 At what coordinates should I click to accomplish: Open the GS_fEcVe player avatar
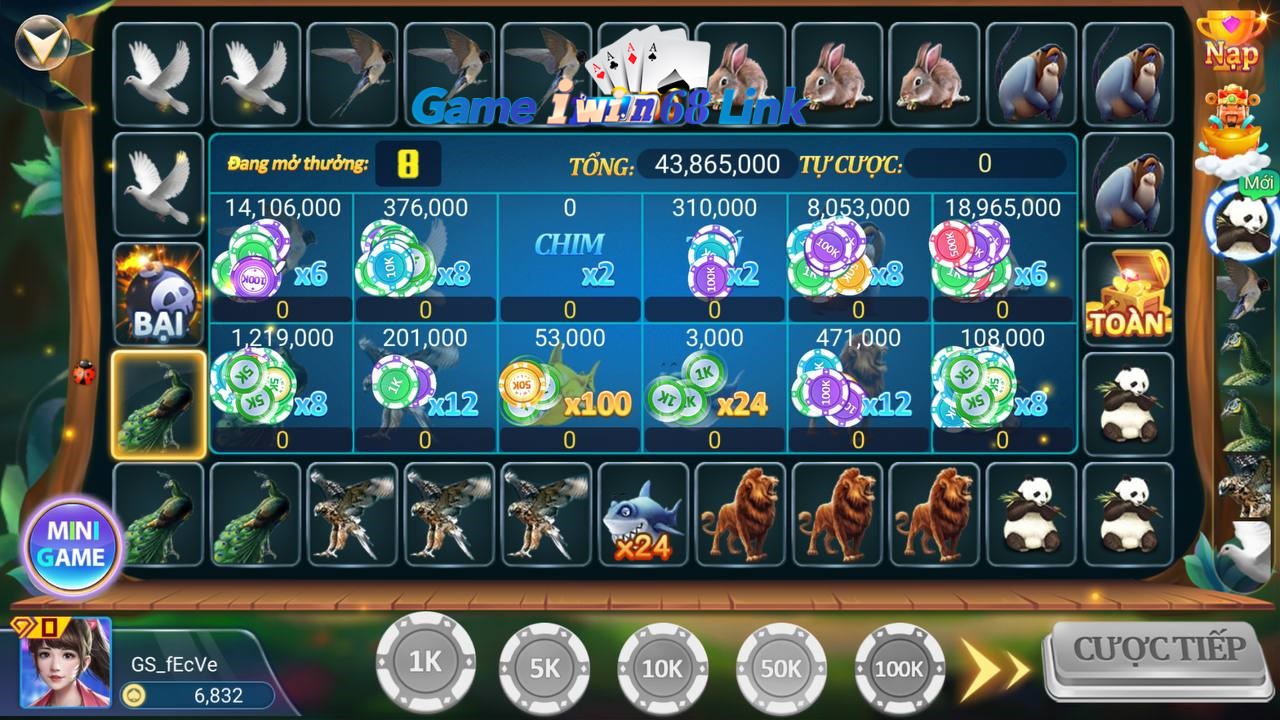(66, 662)
